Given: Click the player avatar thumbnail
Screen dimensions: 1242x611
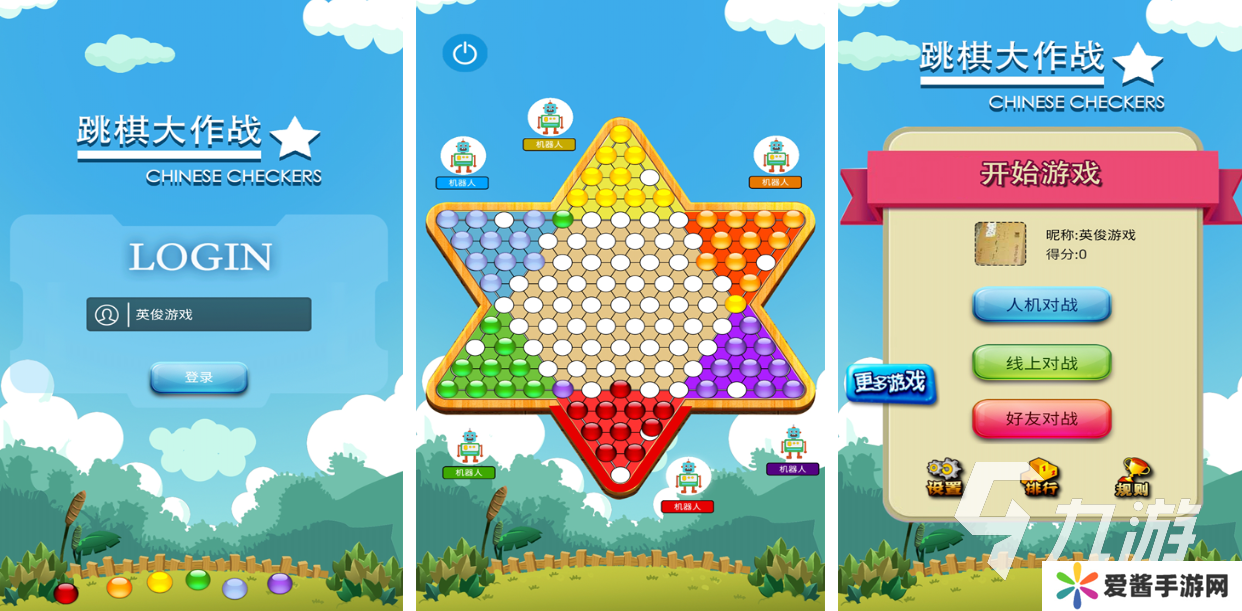Looking at the screenshot, I should pos(1000,244).
